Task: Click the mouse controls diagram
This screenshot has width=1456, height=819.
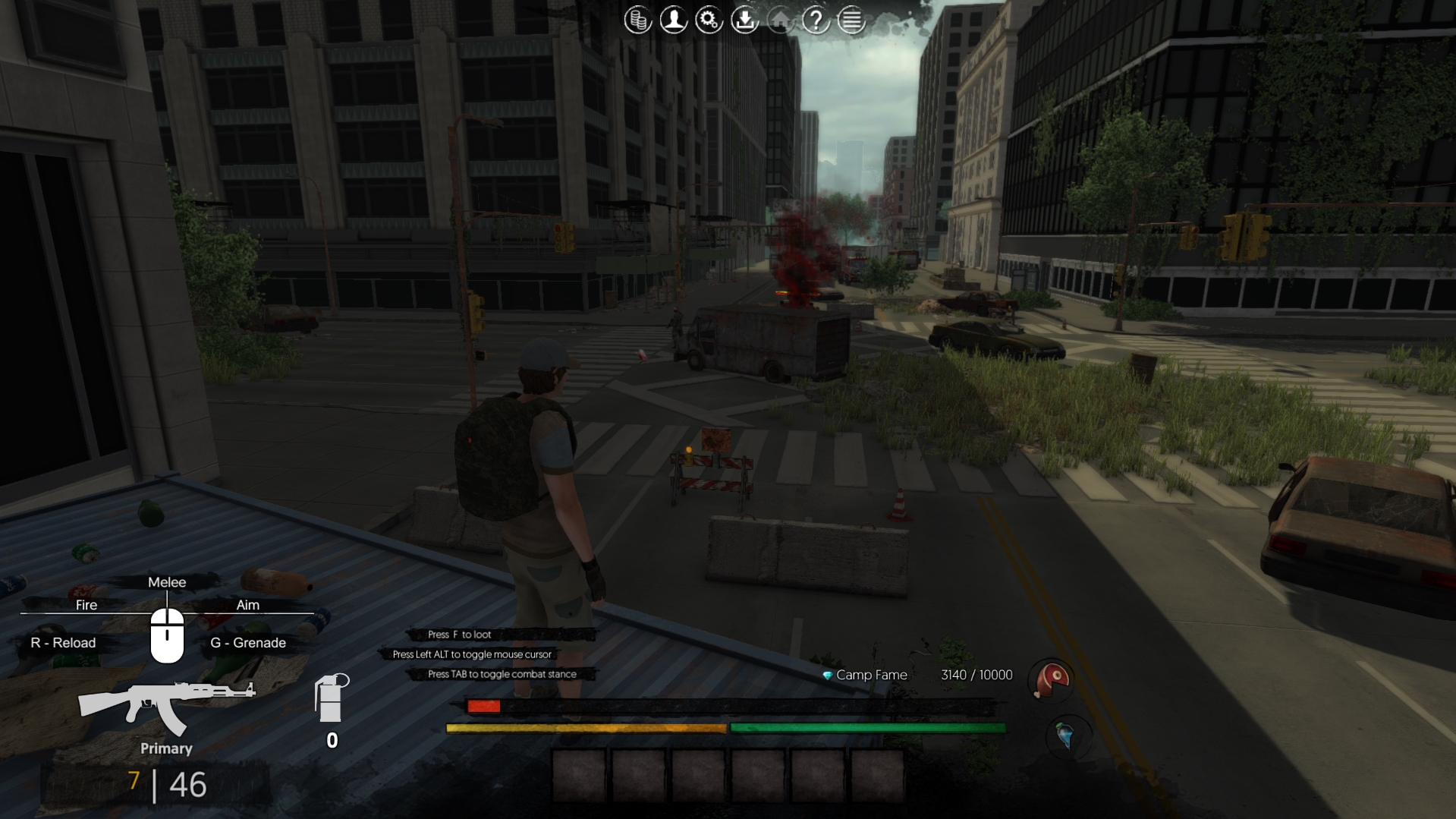Action: click(168, 638)
